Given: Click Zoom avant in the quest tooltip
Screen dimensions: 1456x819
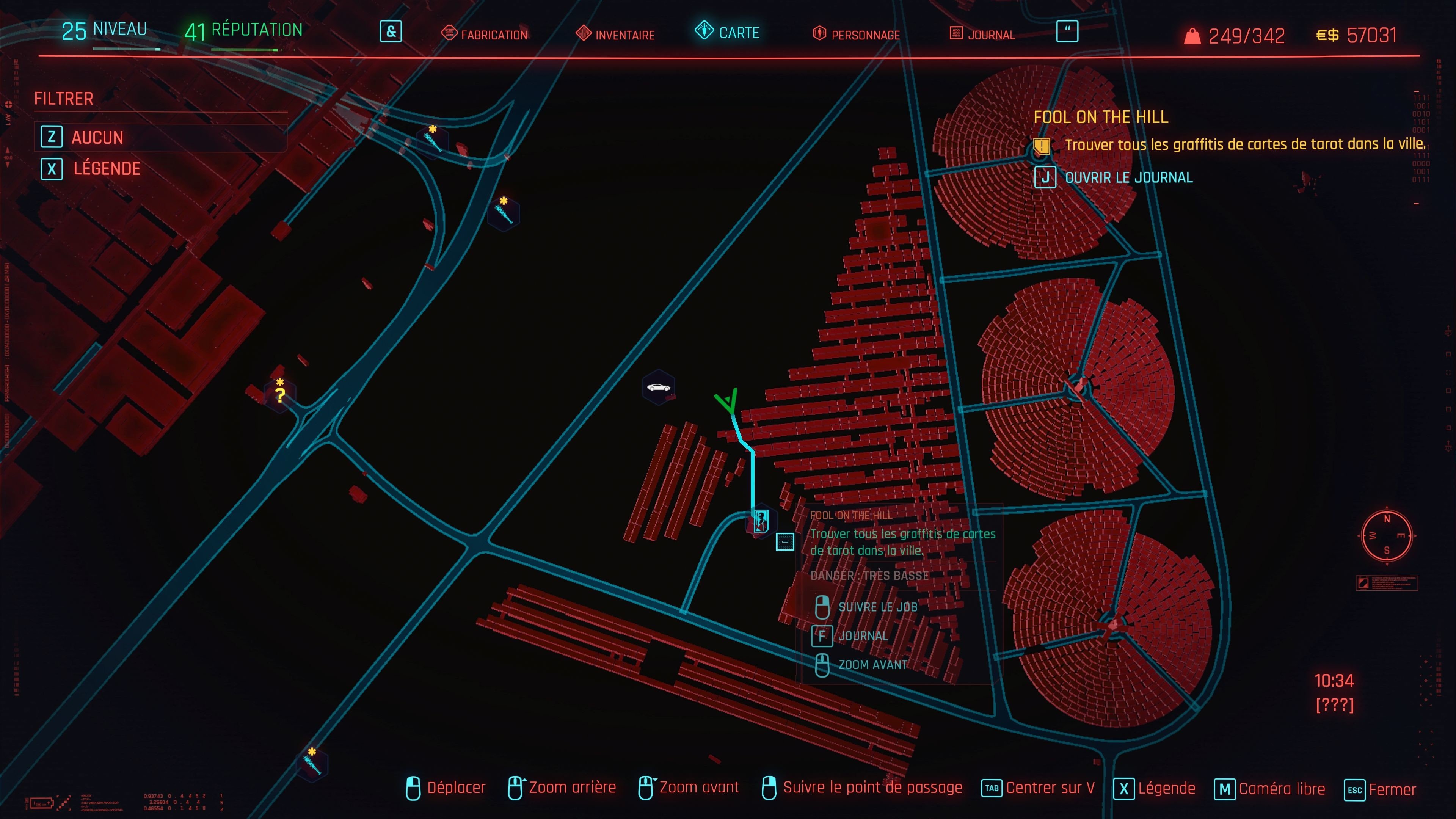Looking at the screenshot, I should 873,665.
